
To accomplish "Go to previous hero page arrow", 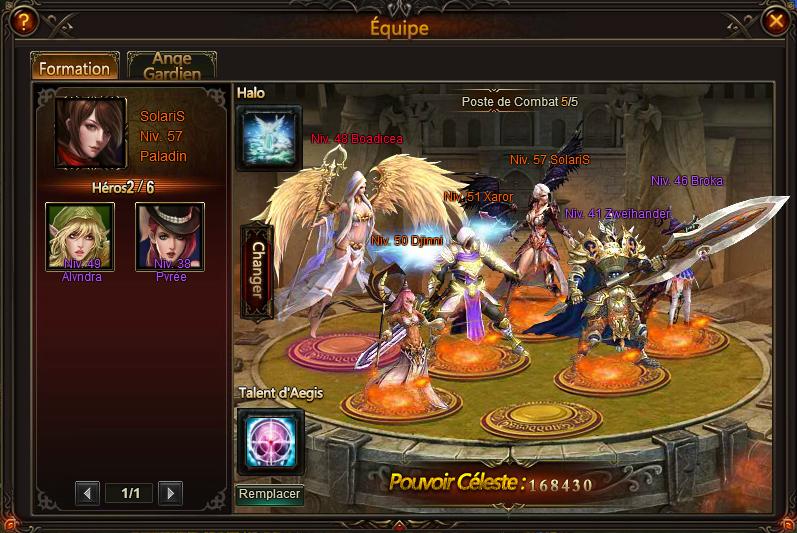I will coord(88,493).
